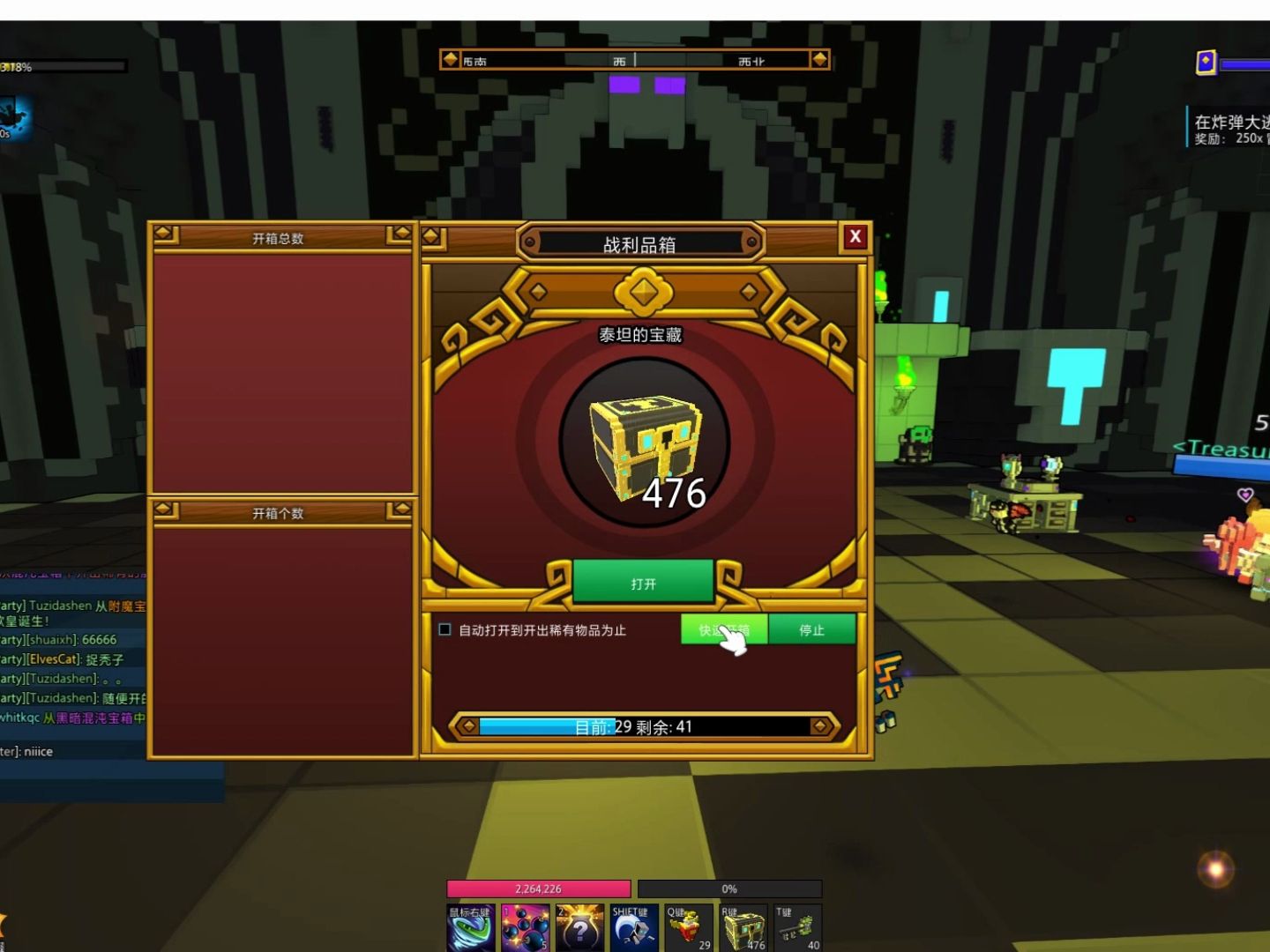Activate the green tornado ability
The width and height of the screenshot is (1270, 952).
(x=470, y=928)
